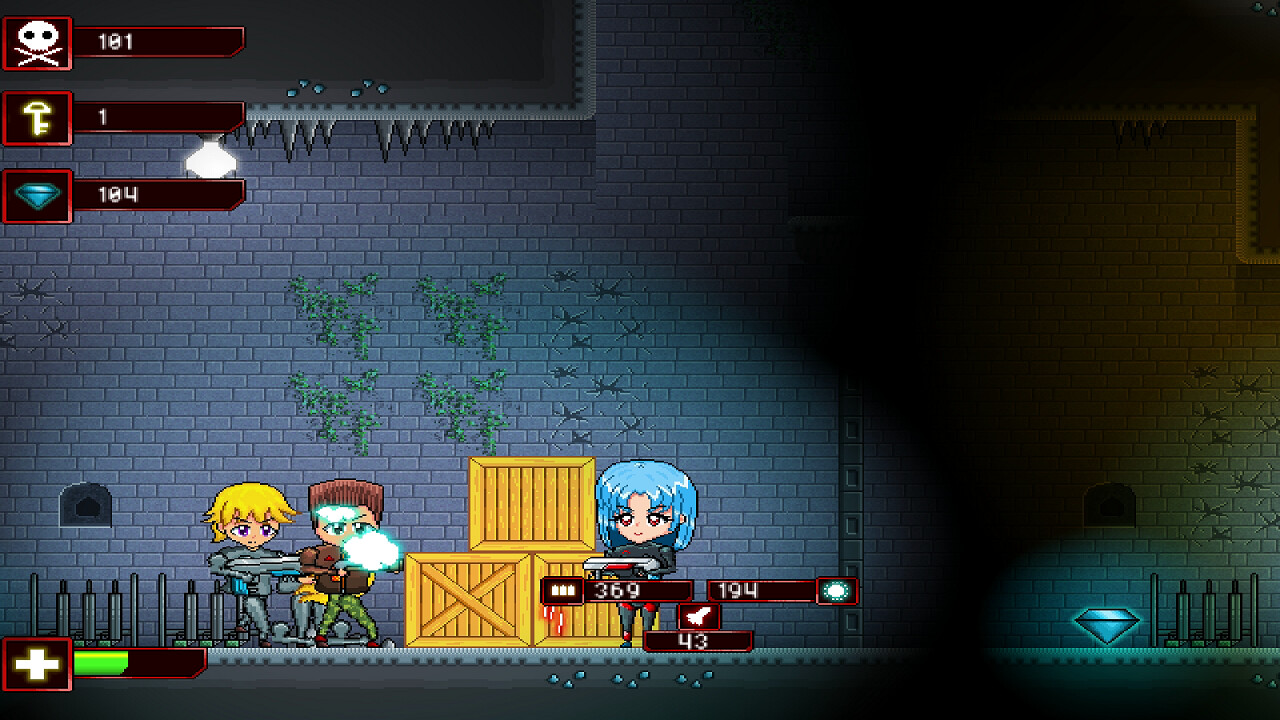Click the blue diamond currency icon
This screenshot has height=720, width=1280.
pyautogui.click(x=36, y=196)
